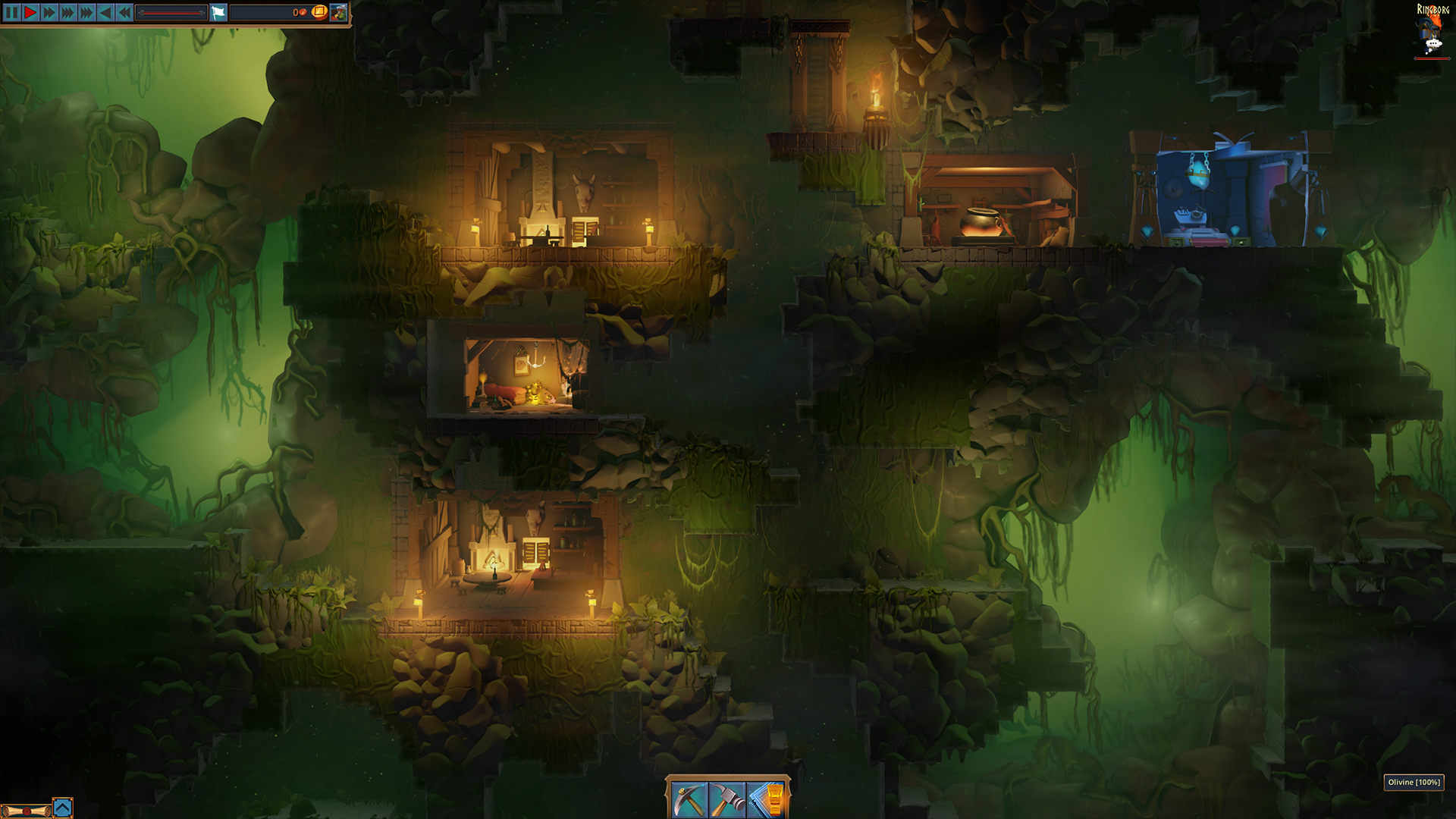Click the white flag rally icon
Screen dimensions: 1456x819
[218, 12]
